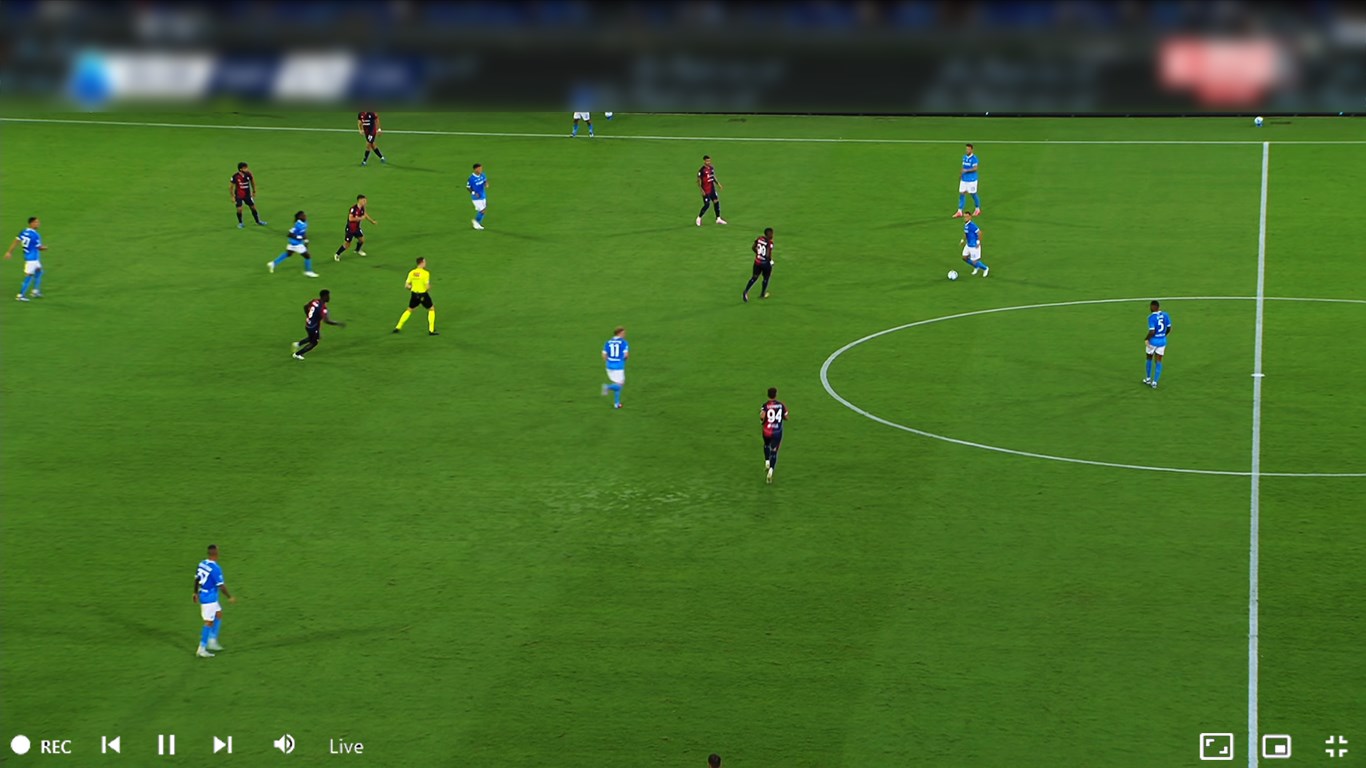Toggle picture-in-picture playback
The image size is (1366, 768).
[x=1275, y=745]
